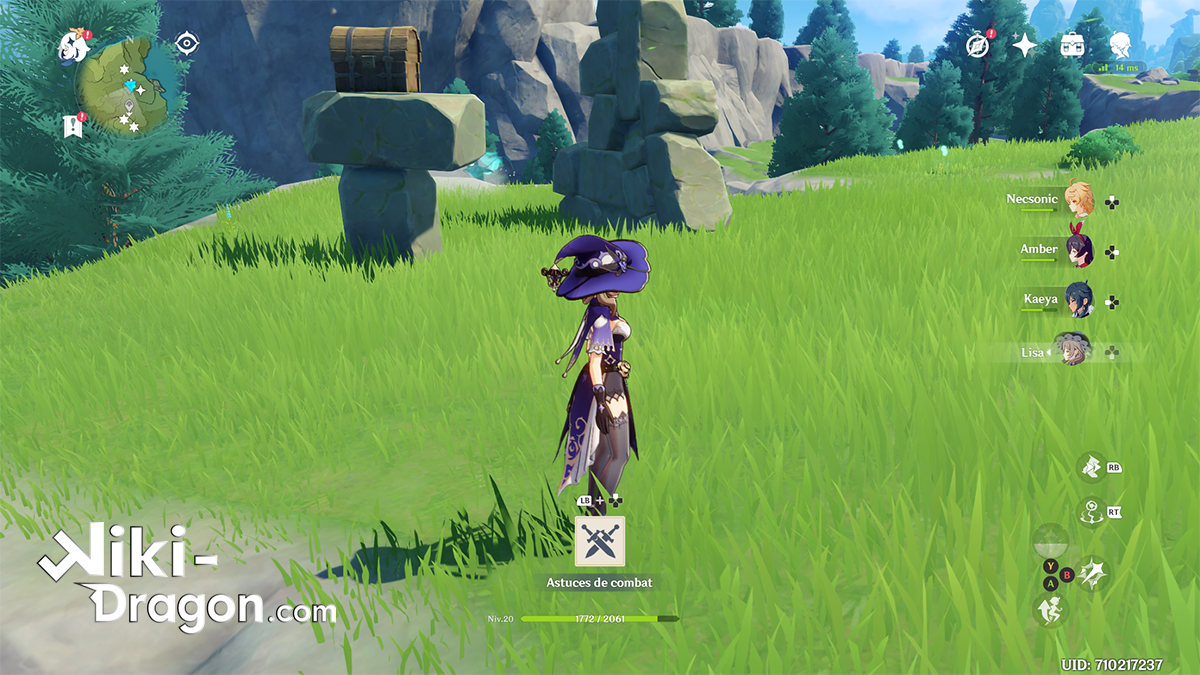Switch to party member Amber

tap(1079, 251)
